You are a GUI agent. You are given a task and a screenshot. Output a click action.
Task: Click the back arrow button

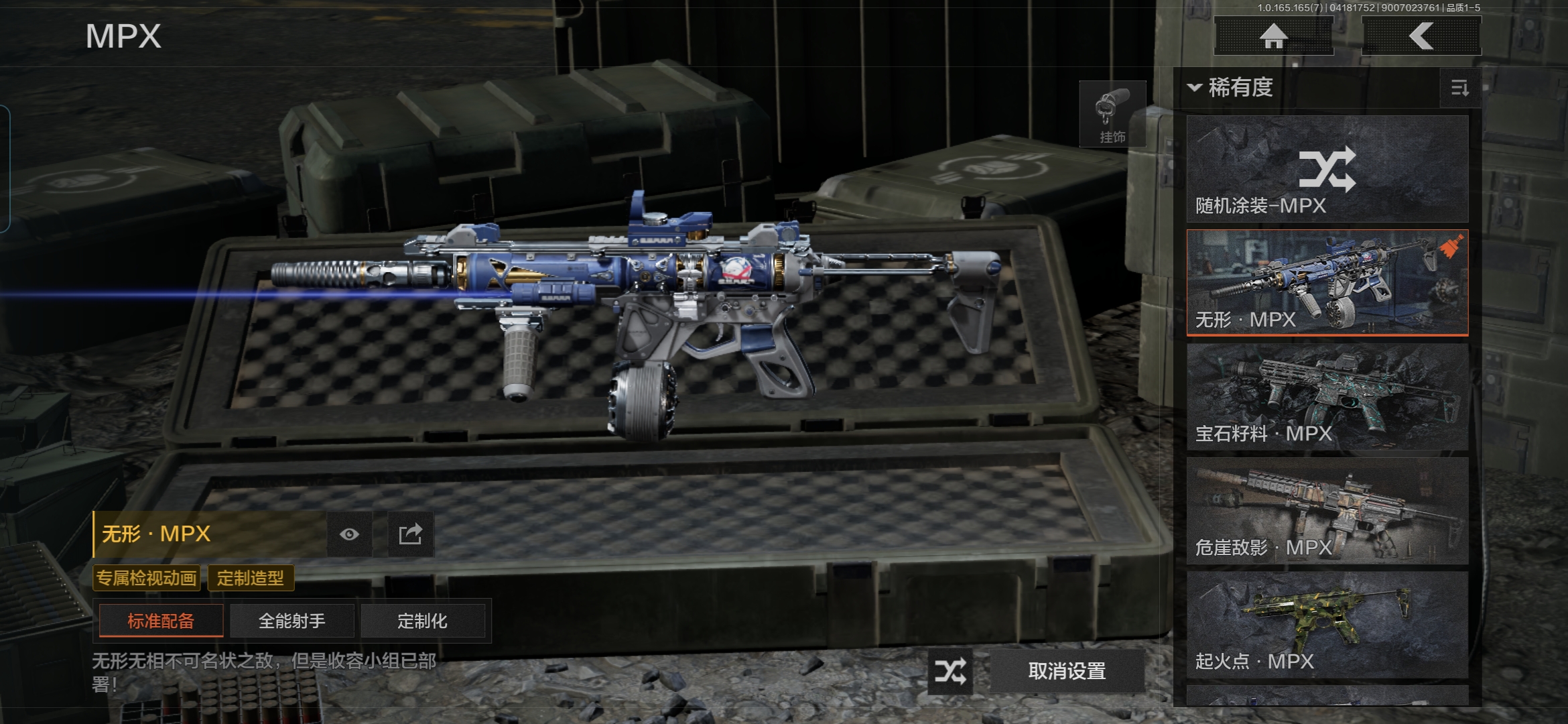(1421, 36)
